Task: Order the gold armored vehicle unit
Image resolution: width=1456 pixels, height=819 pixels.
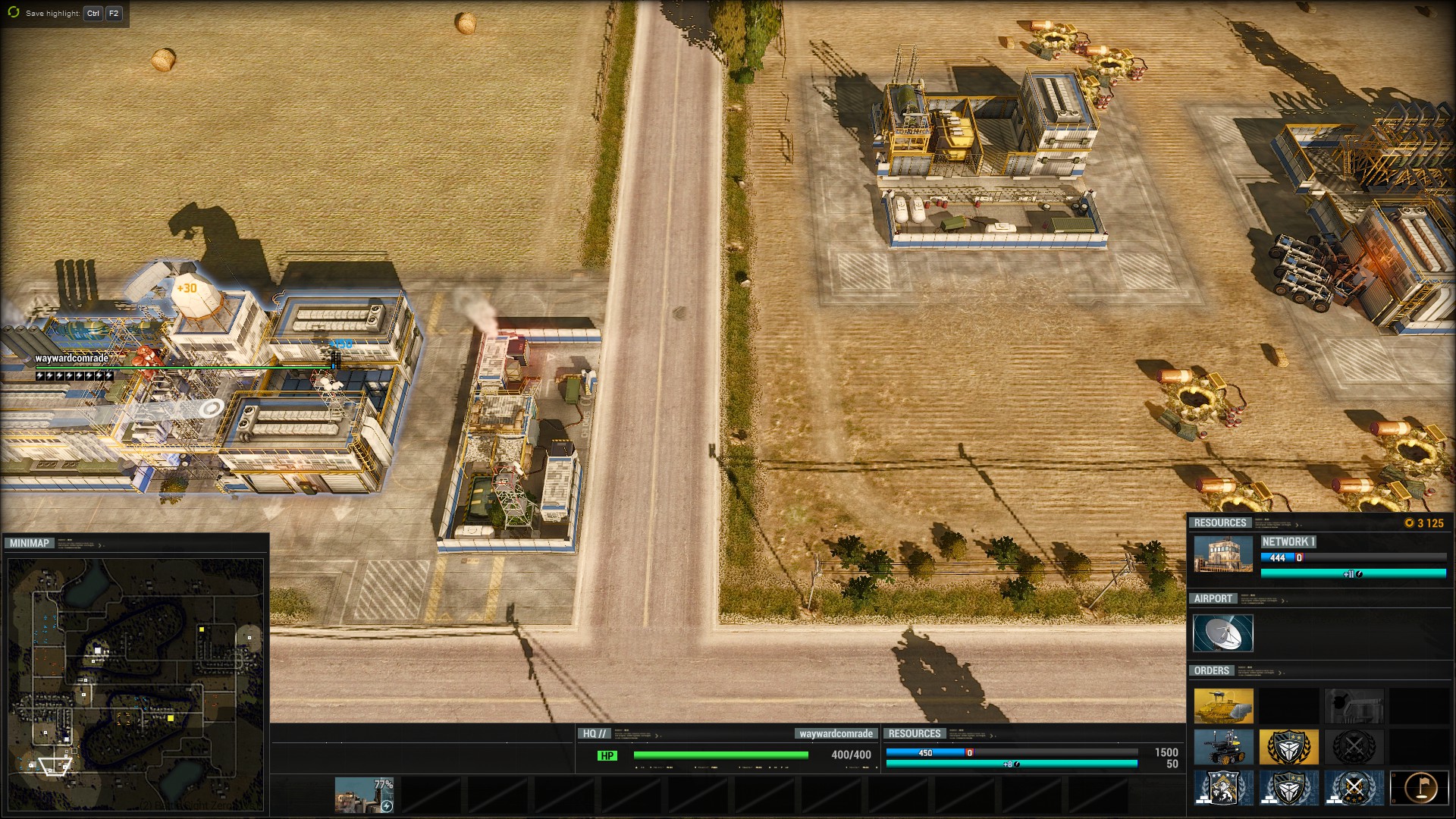Action: click(1223, 706)
